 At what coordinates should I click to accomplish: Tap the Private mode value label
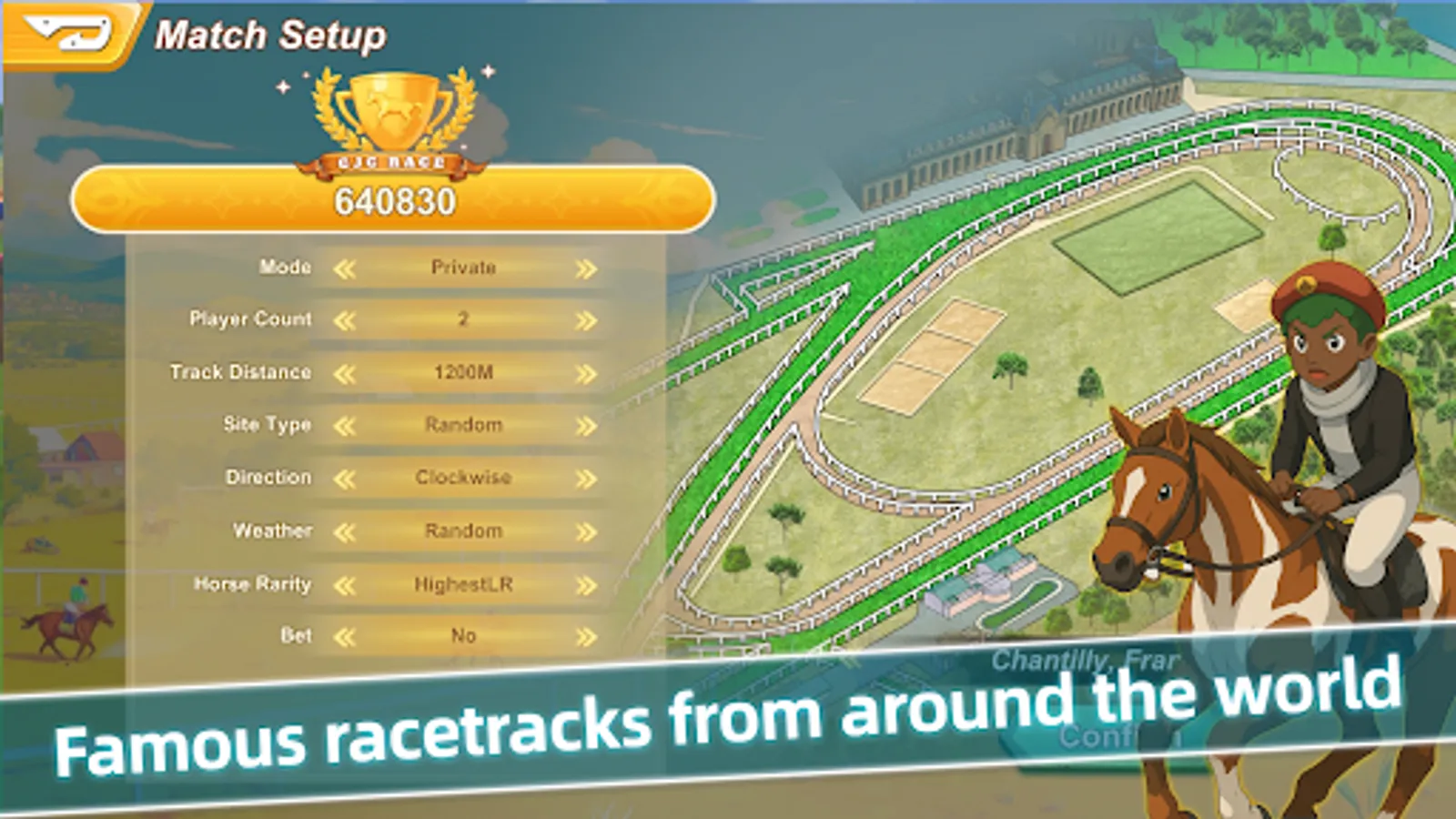tap(465, 267)
